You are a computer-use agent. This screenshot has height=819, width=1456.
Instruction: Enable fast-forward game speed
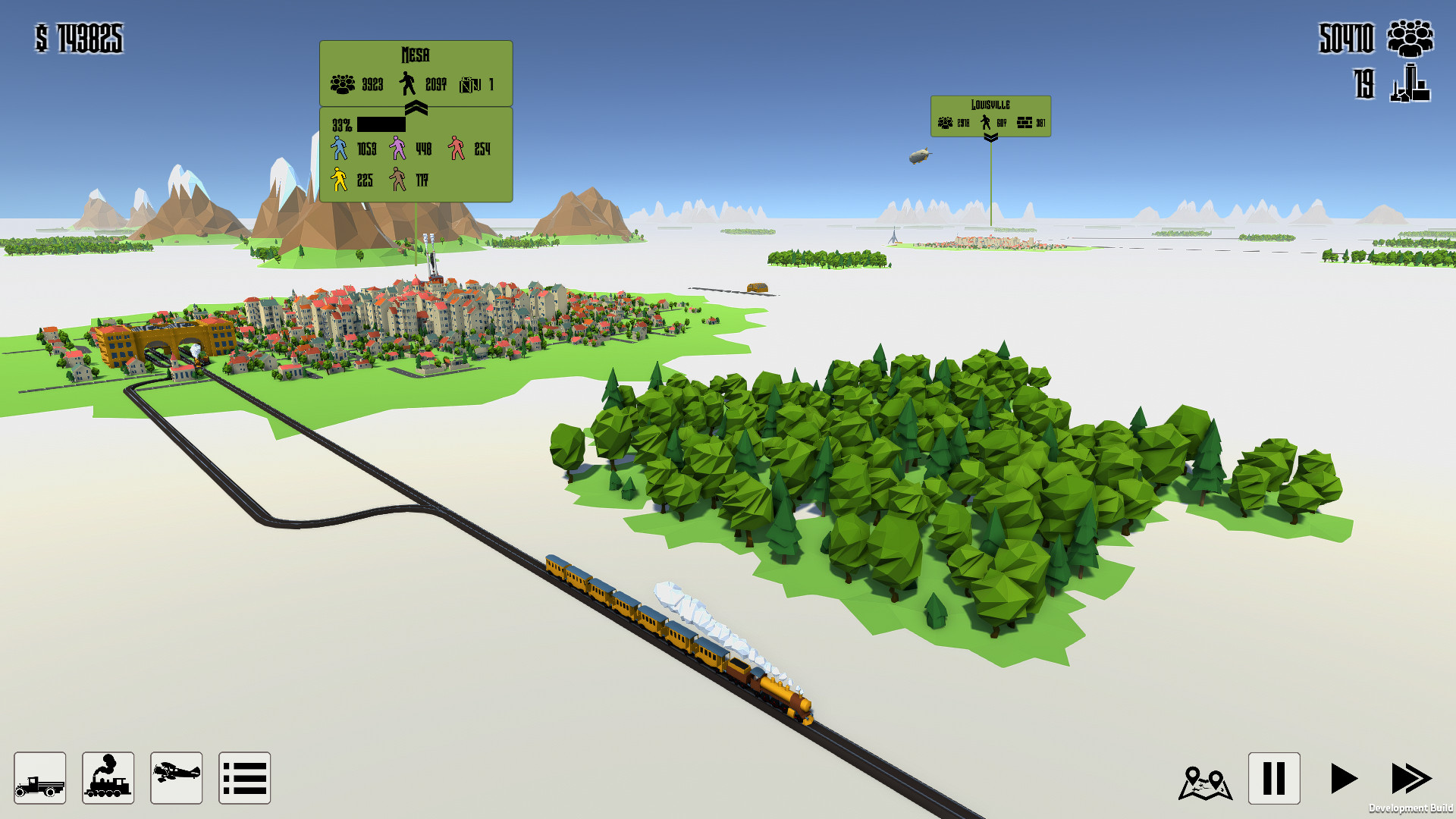(1413, 777)
